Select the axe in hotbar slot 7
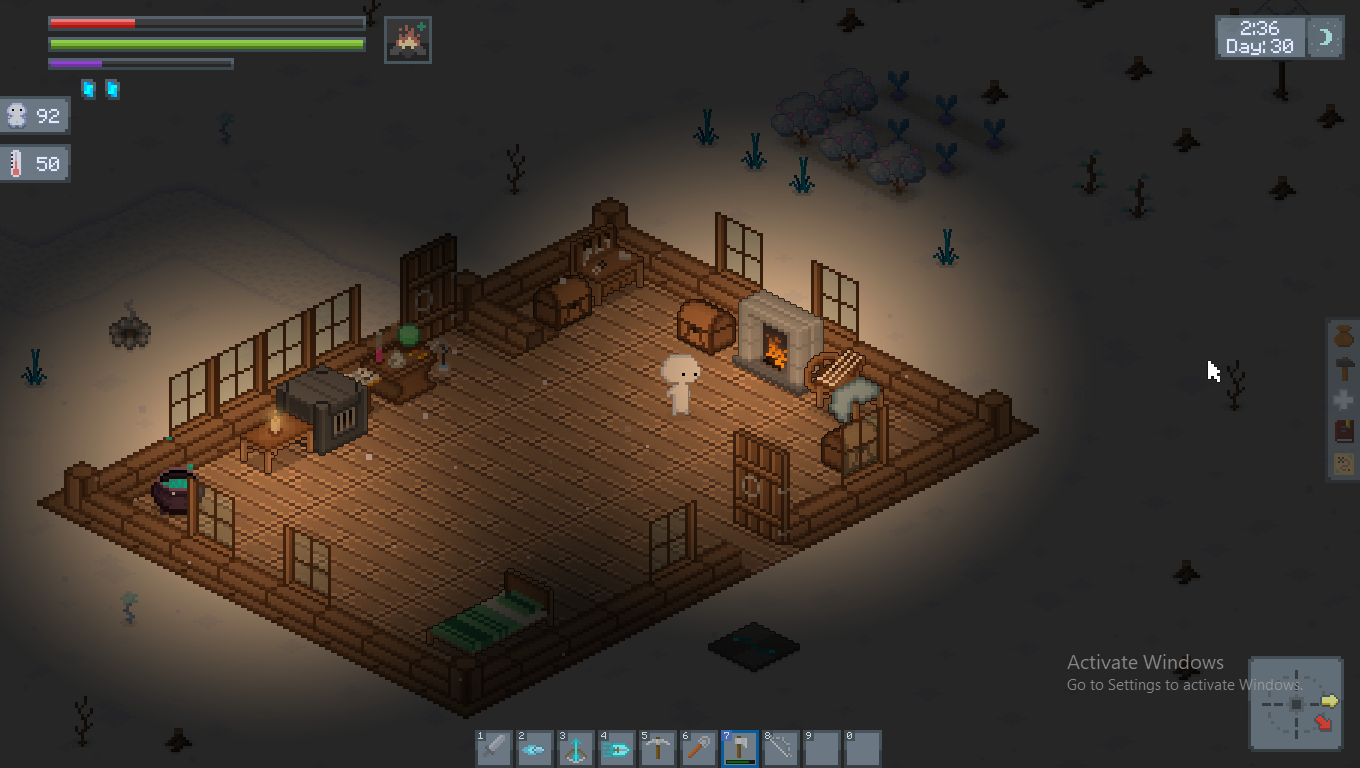This screenshot has height=768, width=1360. pyautogui.click(x=740, y=749)
